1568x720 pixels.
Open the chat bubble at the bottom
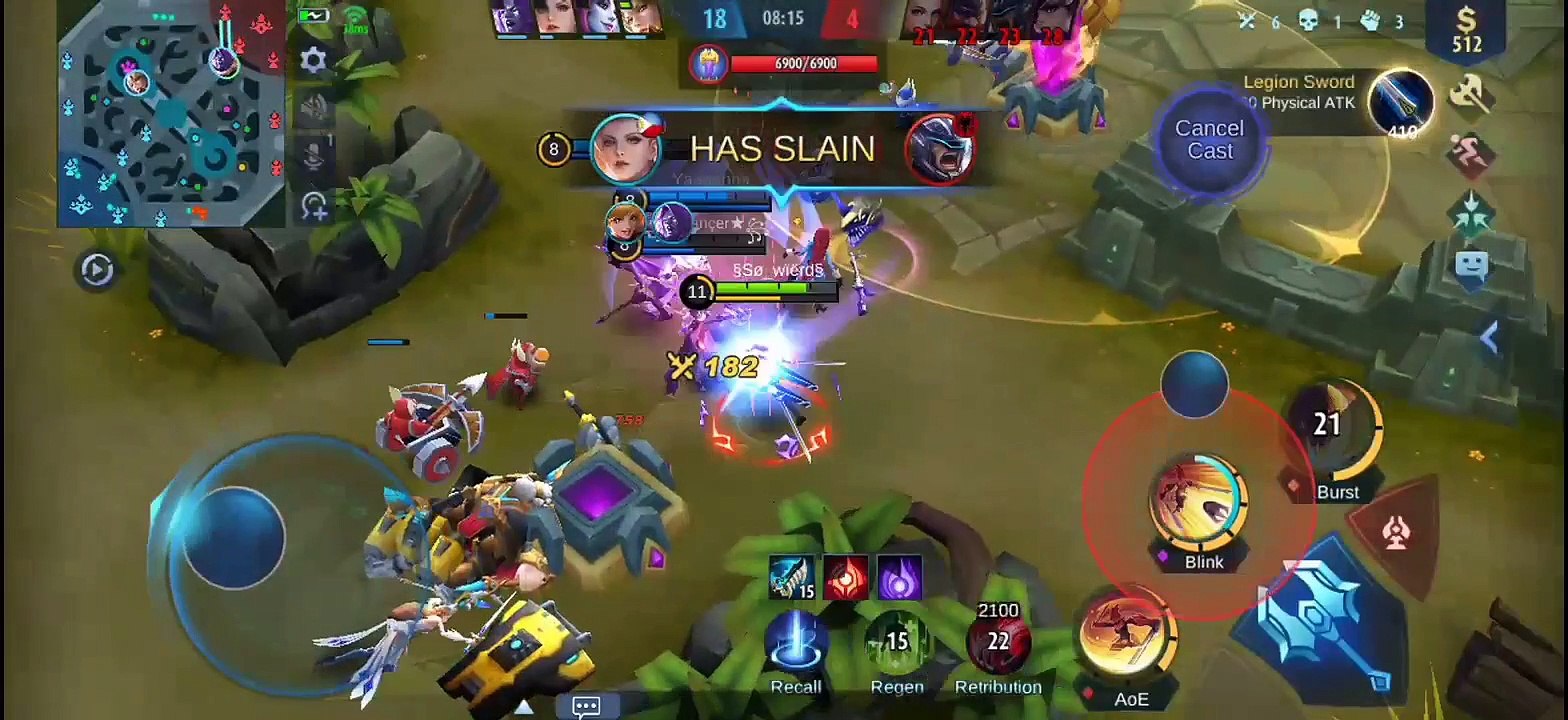point(586,706)
